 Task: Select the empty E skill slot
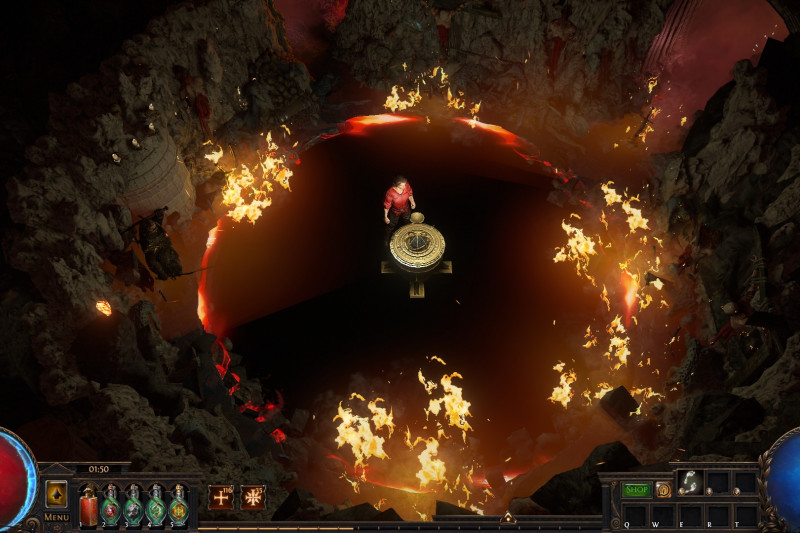[689, 514]
